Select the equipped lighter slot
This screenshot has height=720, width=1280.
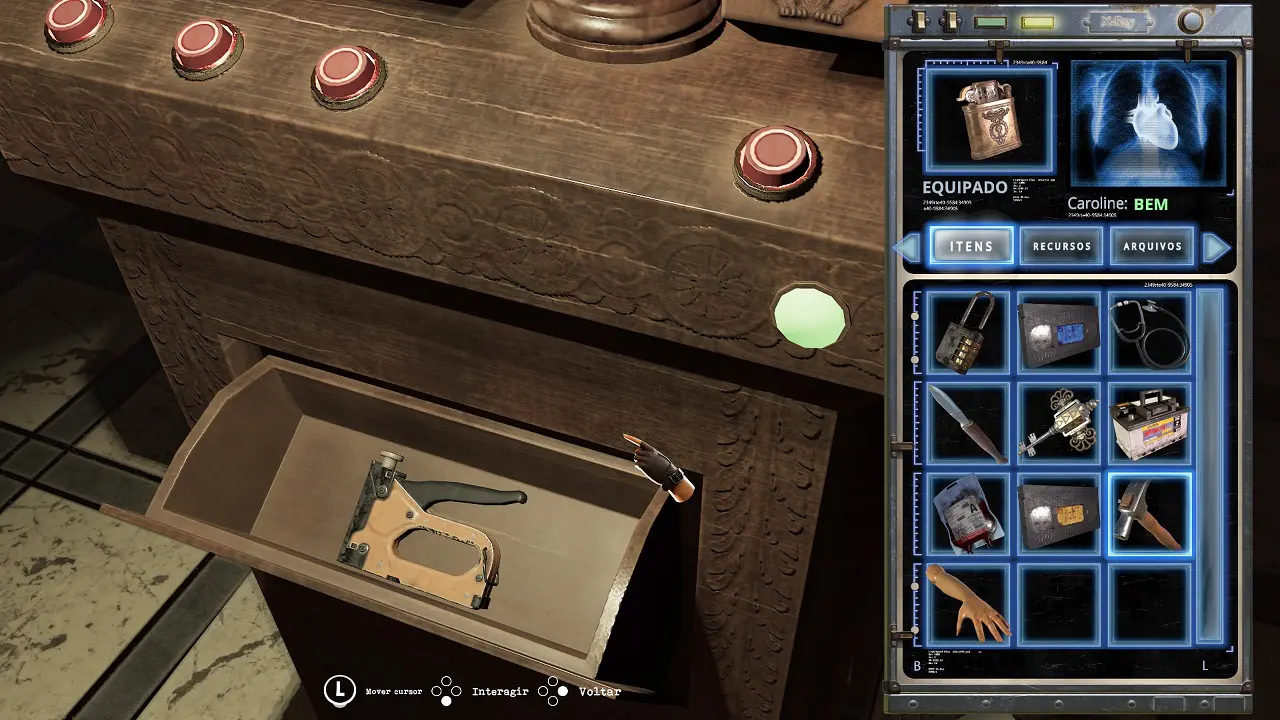click(x=988, y=121)
